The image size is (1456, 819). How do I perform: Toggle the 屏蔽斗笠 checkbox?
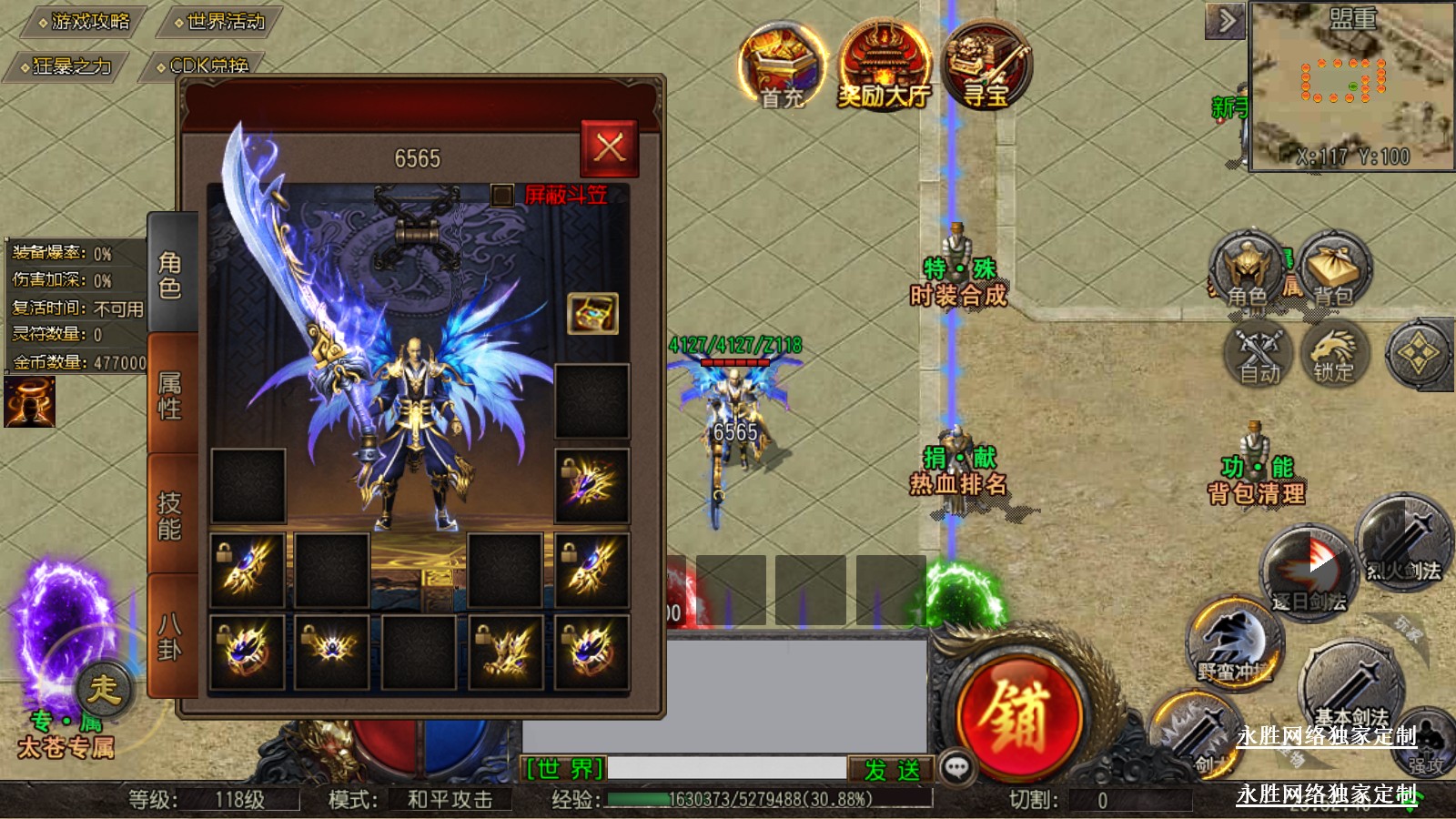point(501,195)
